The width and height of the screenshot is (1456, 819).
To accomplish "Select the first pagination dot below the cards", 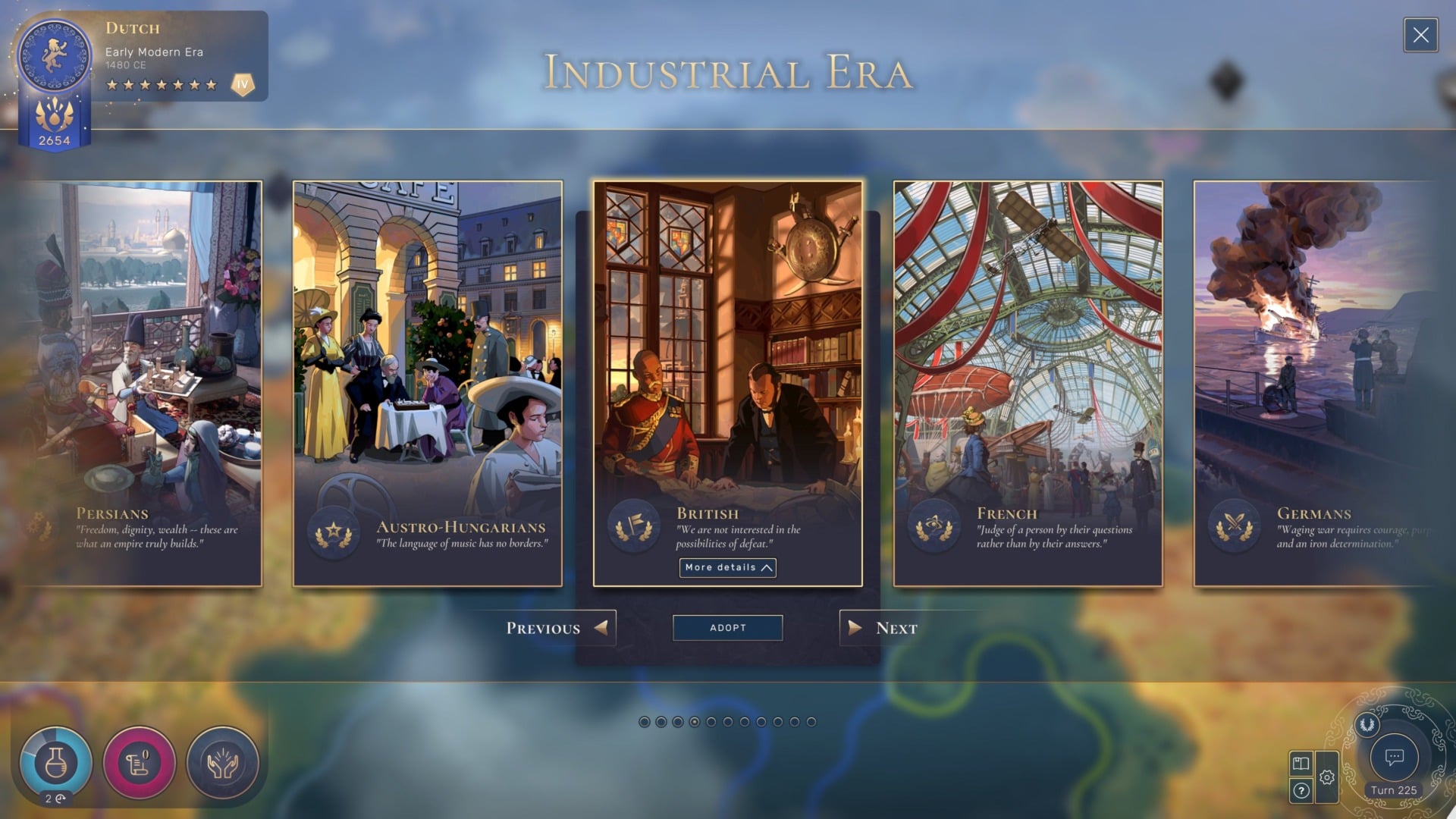I will click(x=645, y=722).
